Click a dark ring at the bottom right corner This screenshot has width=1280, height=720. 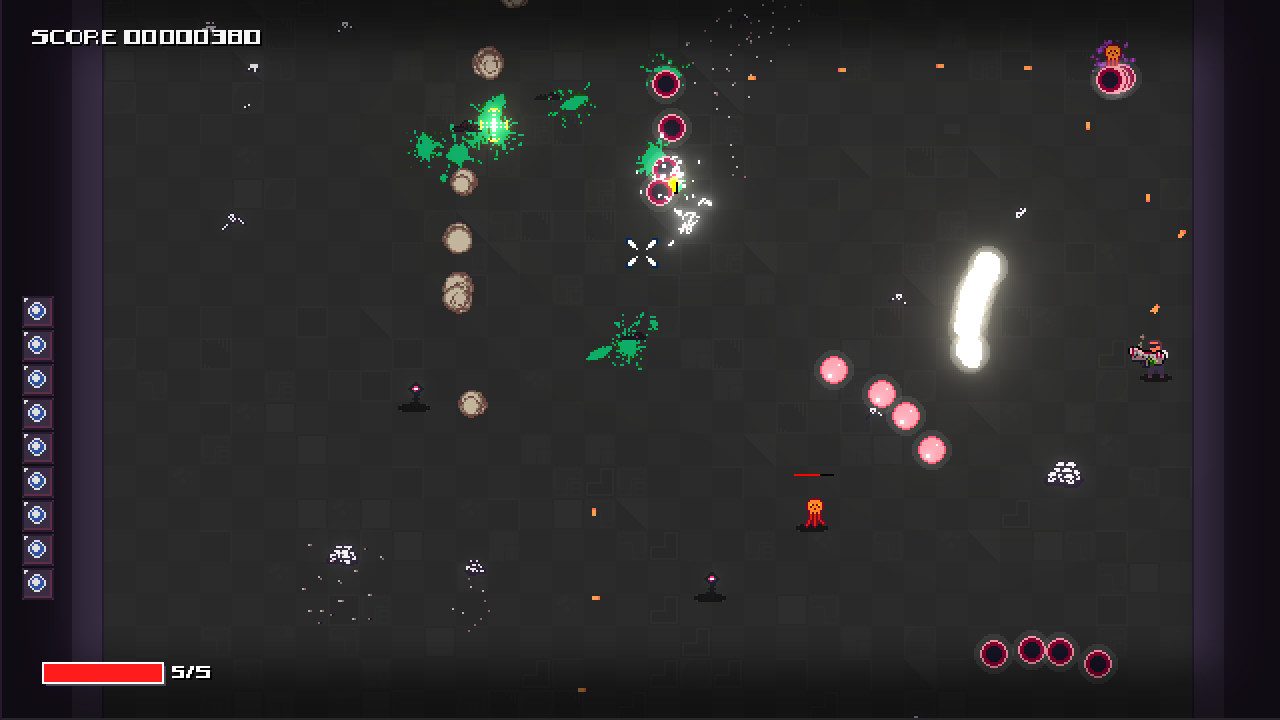(x=1030, y=649)
